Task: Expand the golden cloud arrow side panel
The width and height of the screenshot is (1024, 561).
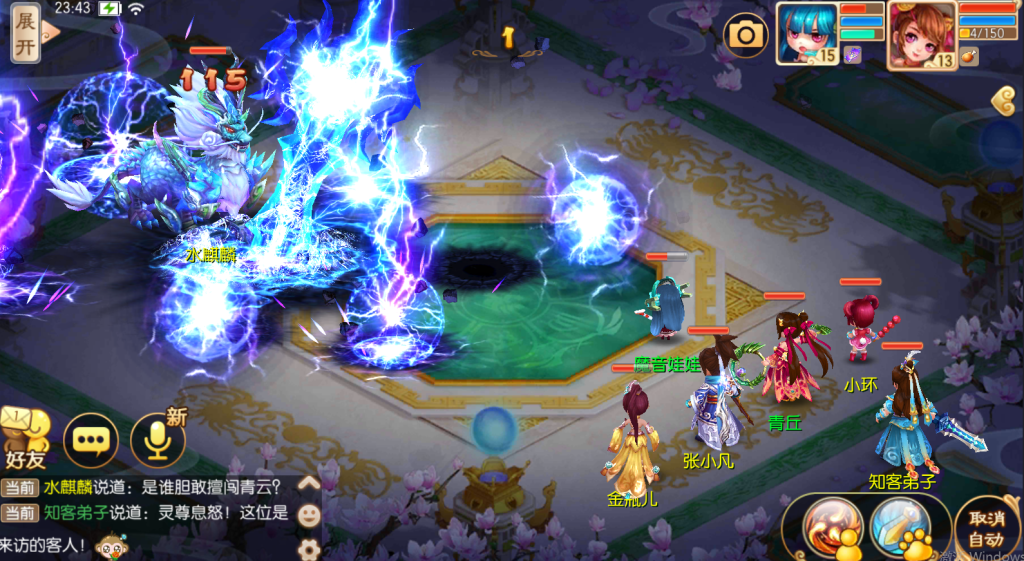Action: [1006, 100]
